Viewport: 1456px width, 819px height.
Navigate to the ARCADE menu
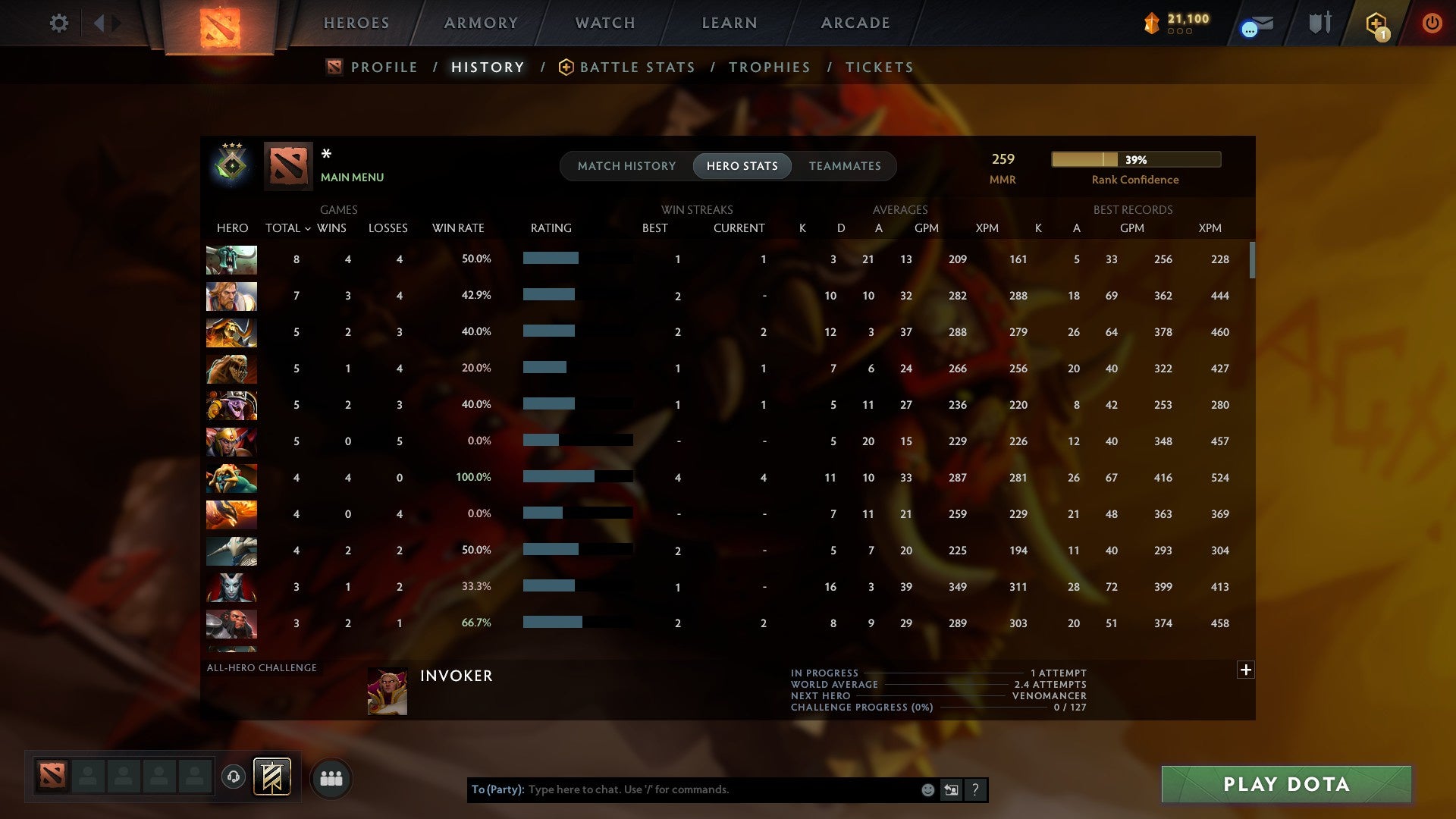click(855, 23)
